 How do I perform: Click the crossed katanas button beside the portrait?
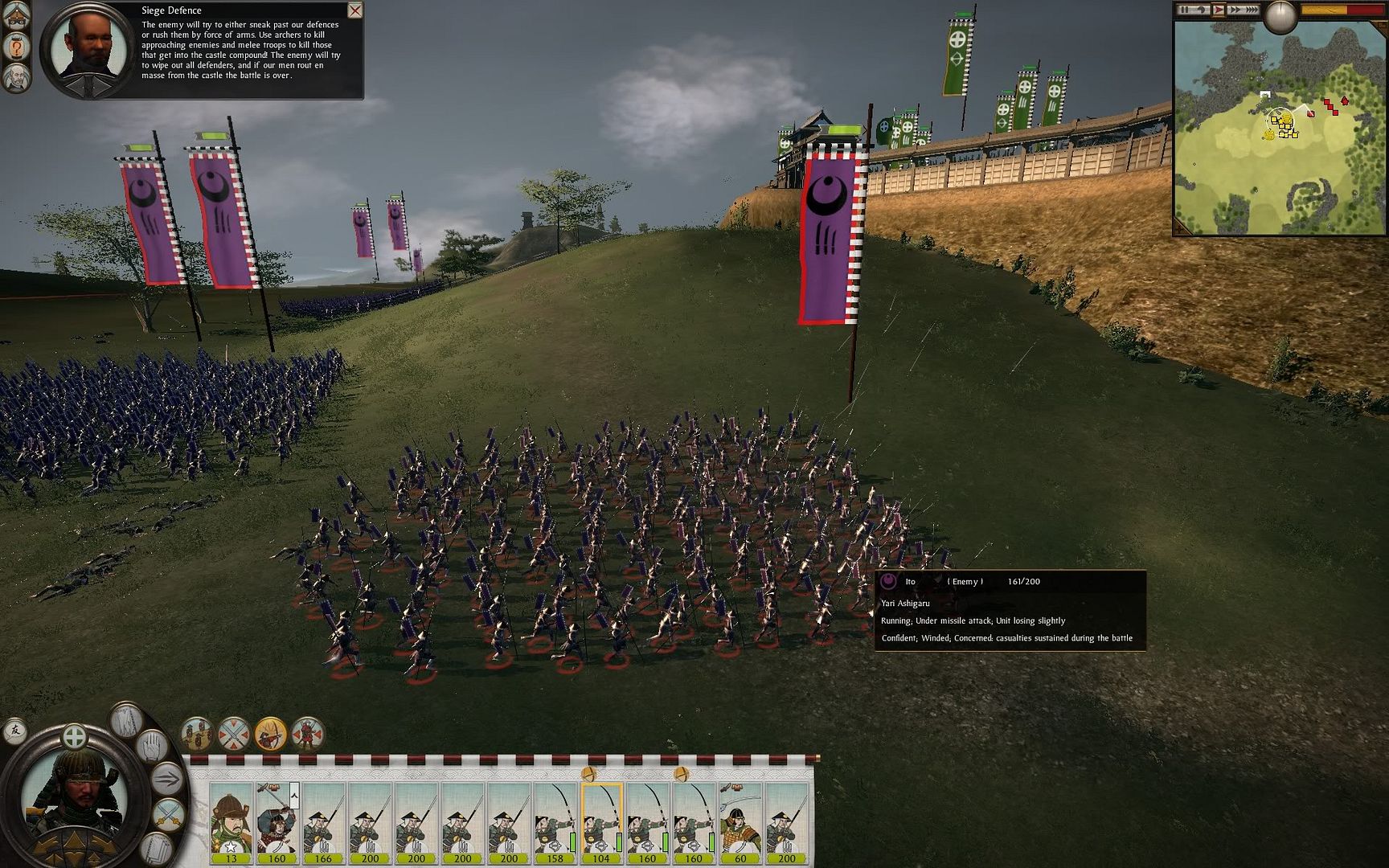click(167, 814)
